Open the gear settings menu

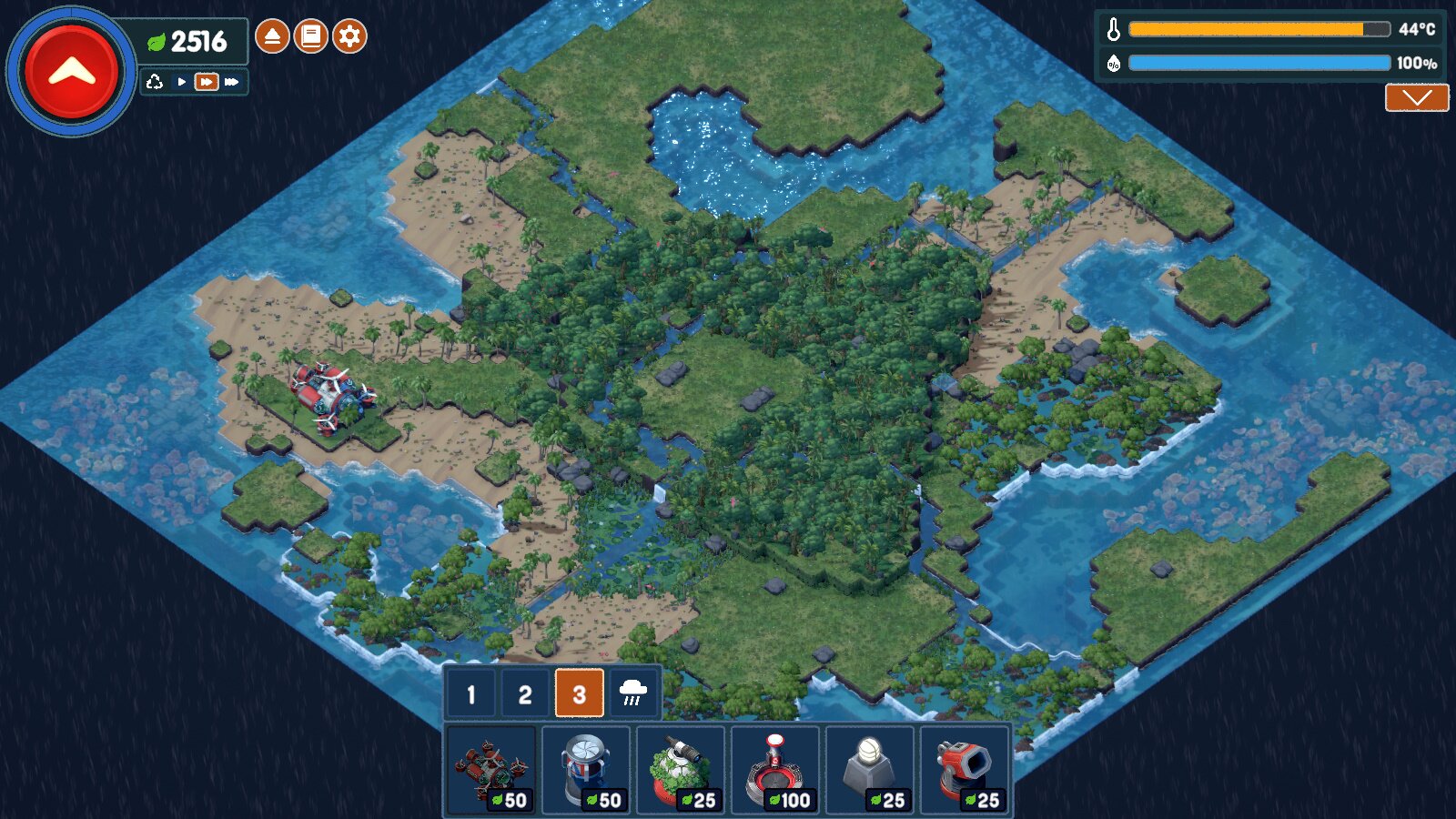[x=349, y=36]
